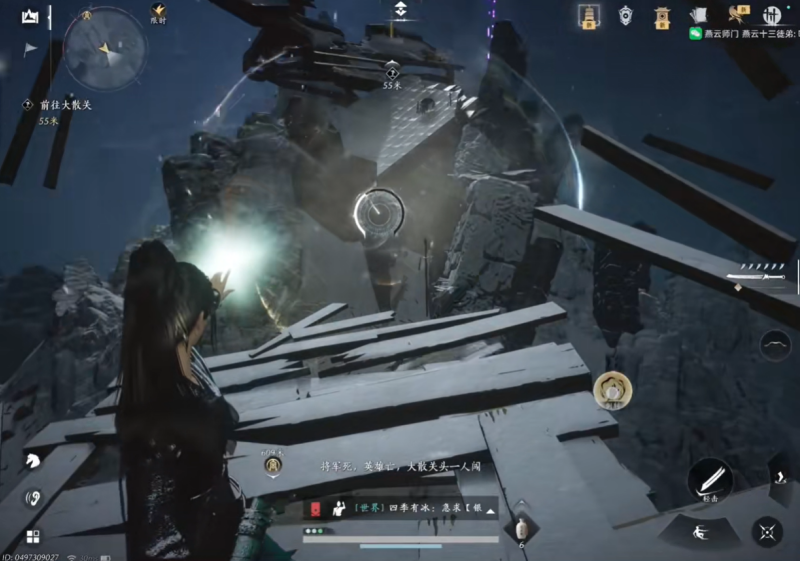Open the shield badge icon
The image size is (800, 561).
[x=626, y=15]
